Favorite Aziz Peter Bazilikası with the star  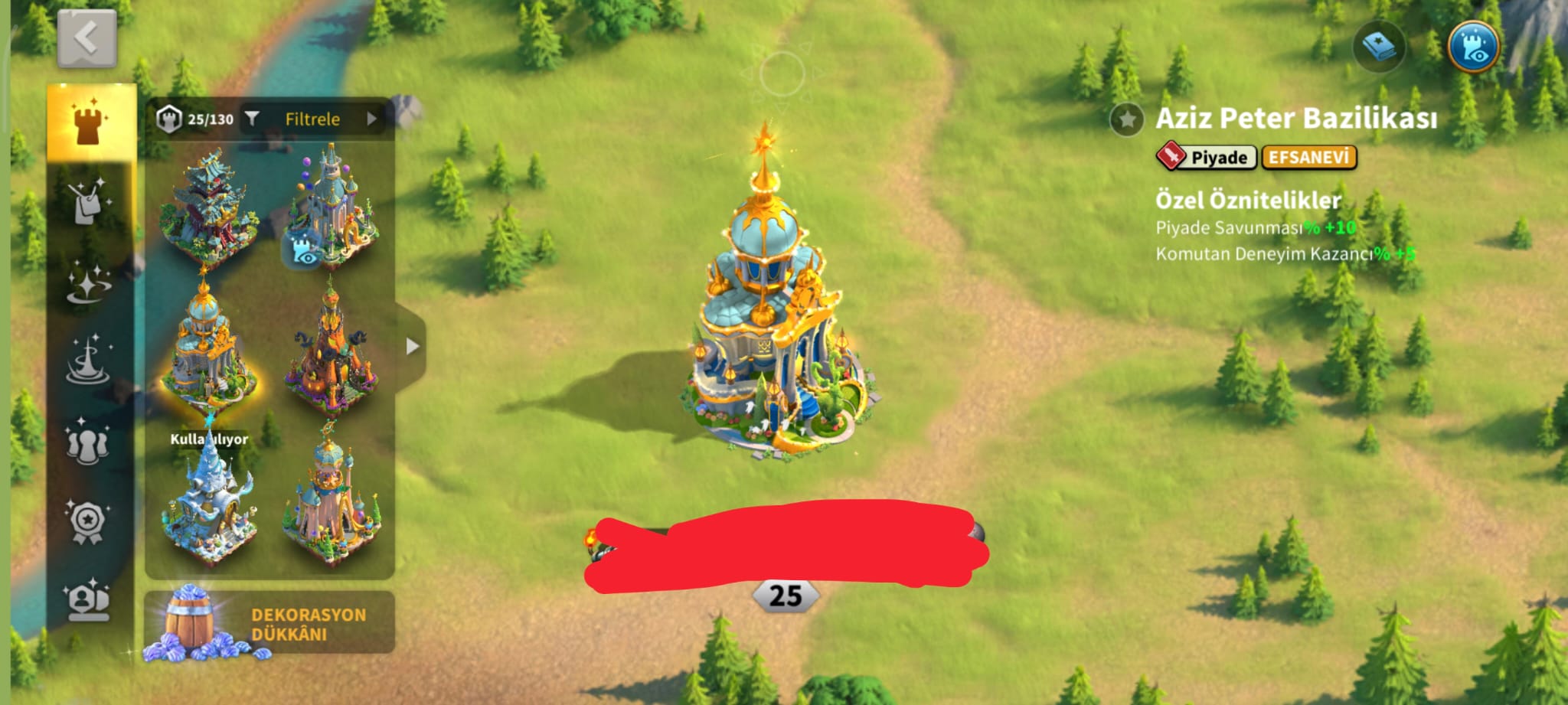(x=1127, y=119)
